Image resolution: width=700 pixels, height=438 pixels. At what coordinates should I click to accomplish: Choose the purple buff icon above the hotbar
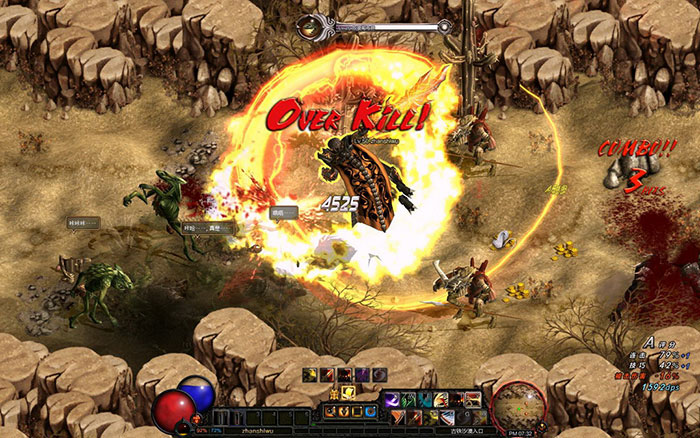(362, 374)
